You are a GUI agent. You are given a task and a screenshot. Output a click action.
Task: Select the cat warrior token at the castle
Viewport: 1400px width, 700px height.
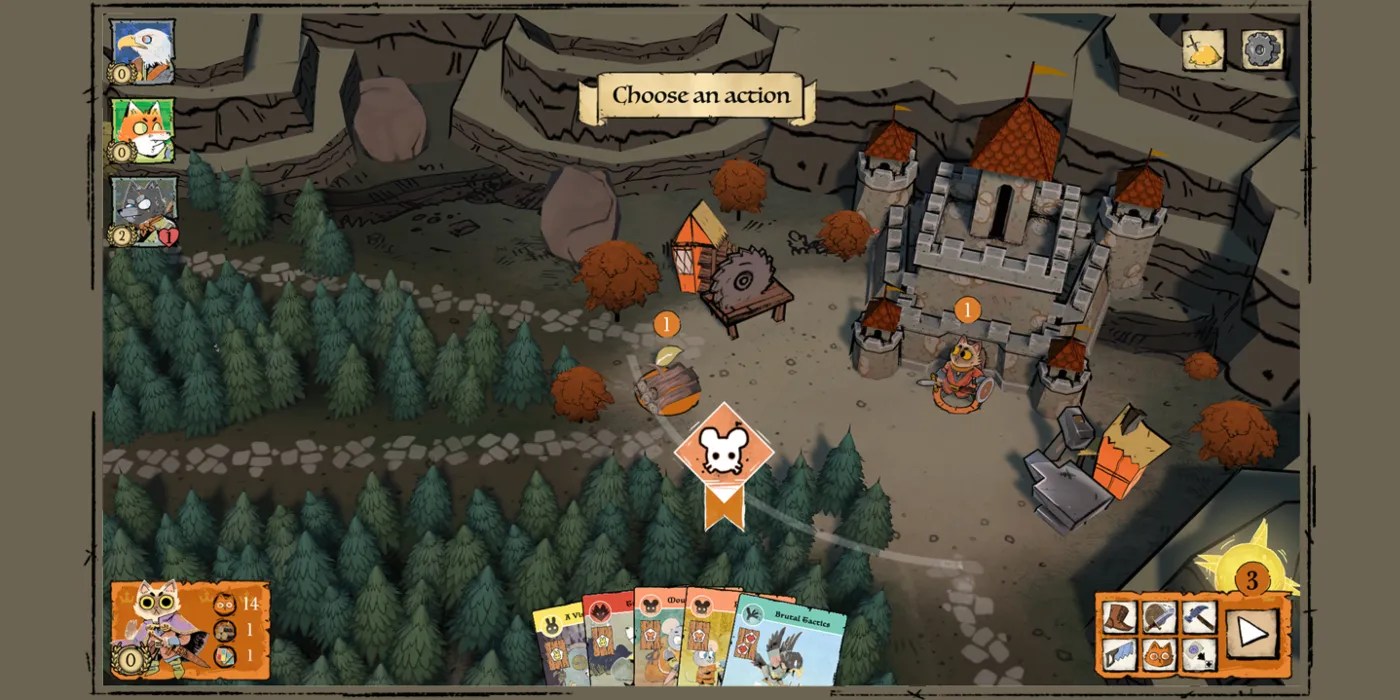point(963,373)
